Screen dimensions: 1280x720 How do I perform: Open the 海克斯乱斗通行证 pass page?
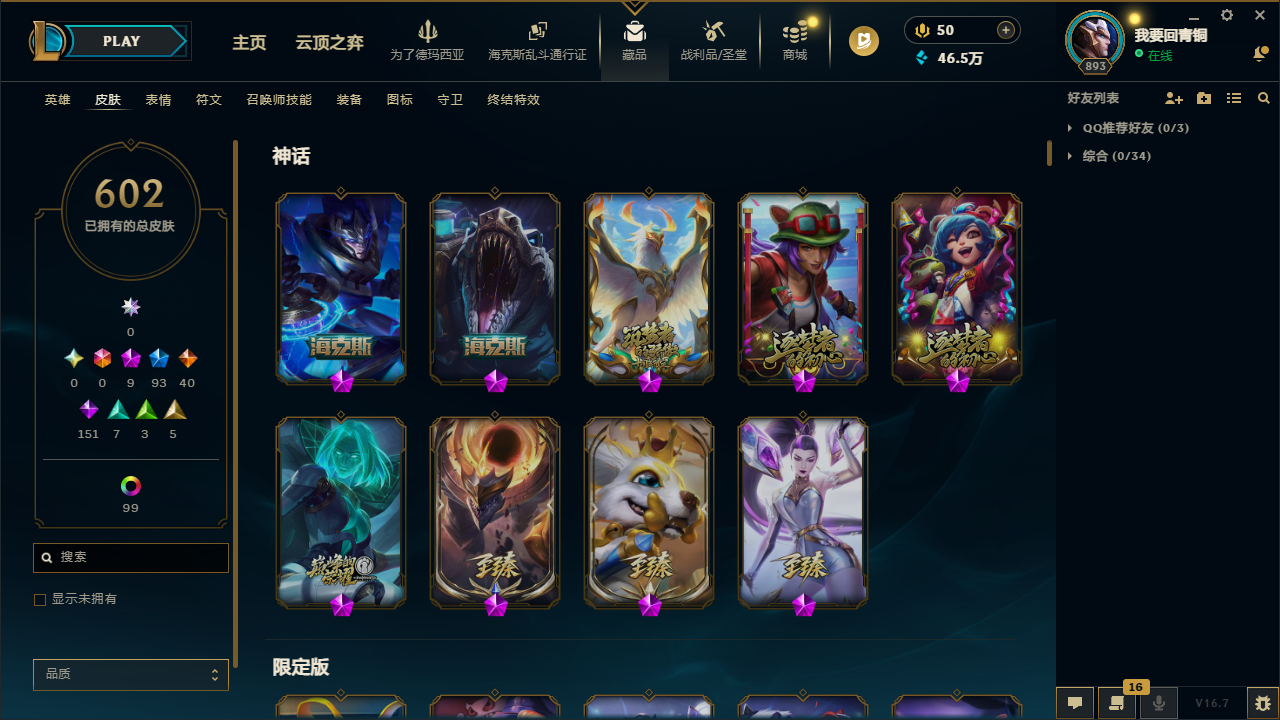[537, 40]
